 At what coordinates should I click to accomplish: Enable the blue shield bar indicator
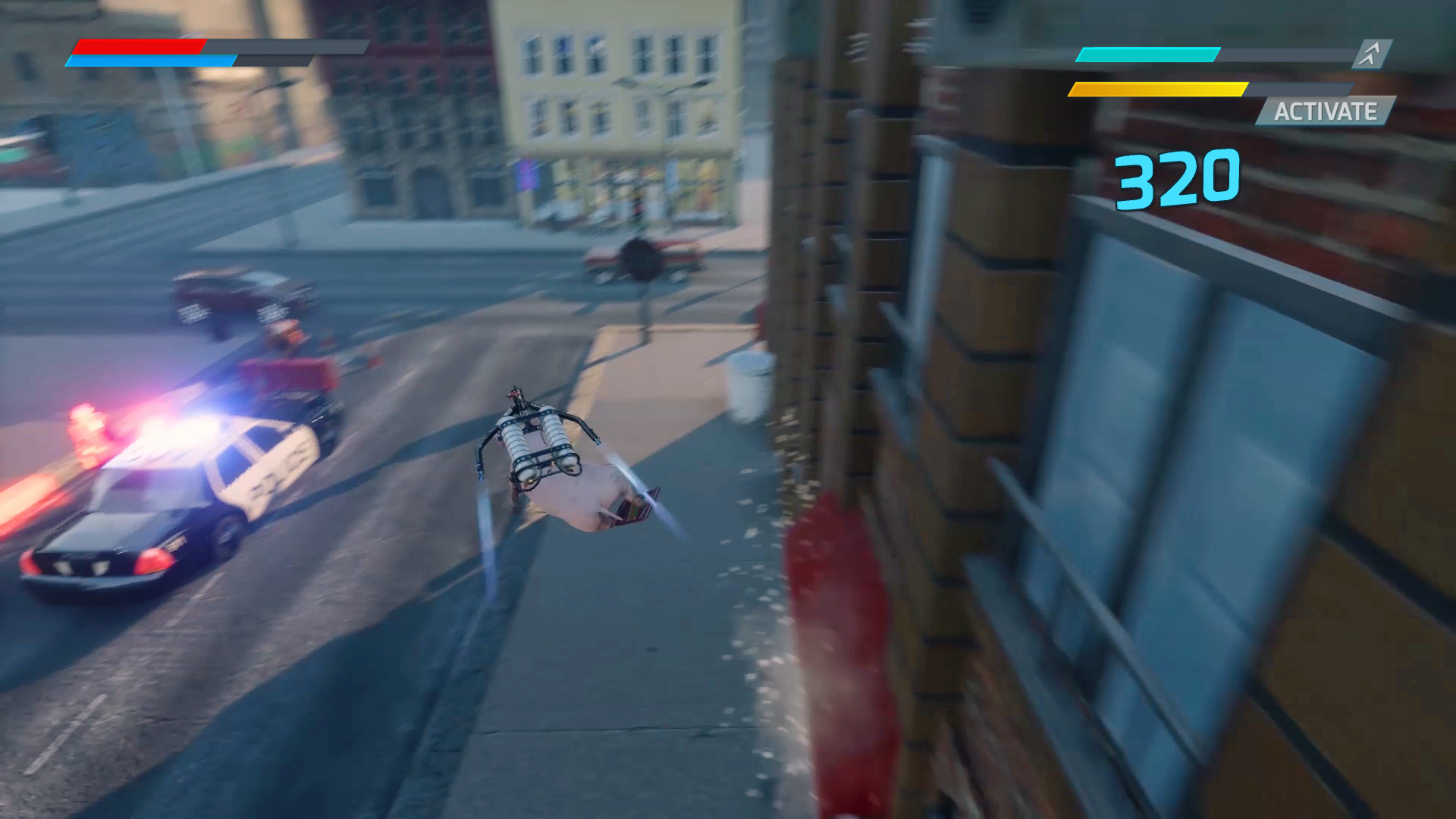[x=152, y=62]
